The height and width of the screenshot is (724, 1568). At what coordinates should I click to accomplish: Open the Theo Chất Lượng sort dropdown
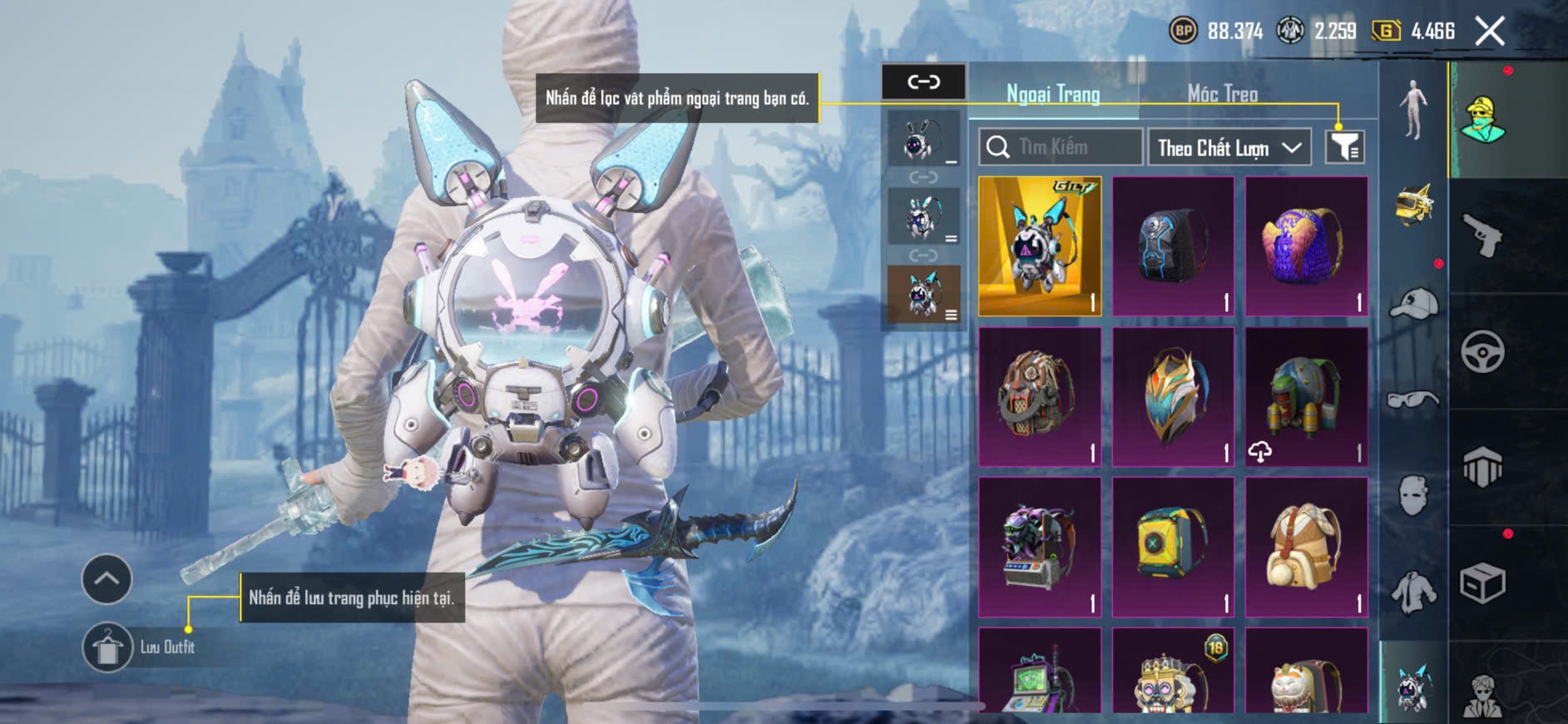pos(1229,148)
